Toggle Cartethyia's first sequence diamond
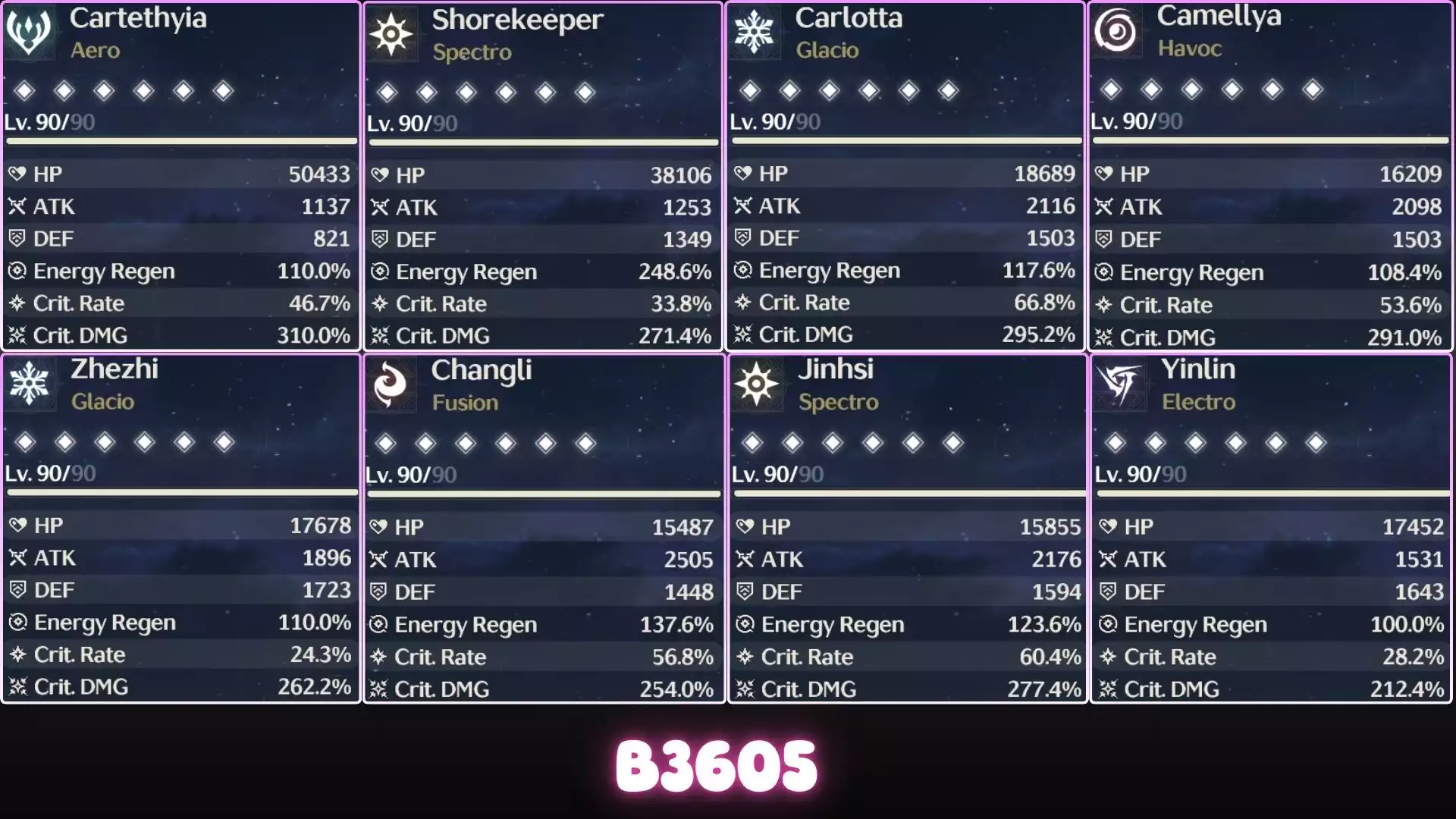Image resolution: width=1456 pixels, height=819 pixels. click(25, 90)
